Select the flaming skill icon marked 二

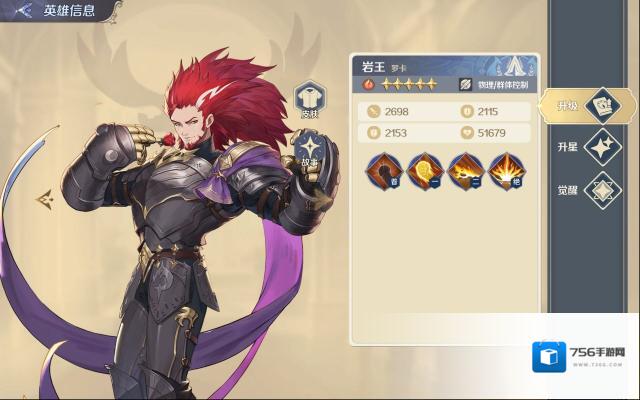[x=466, y=172]
